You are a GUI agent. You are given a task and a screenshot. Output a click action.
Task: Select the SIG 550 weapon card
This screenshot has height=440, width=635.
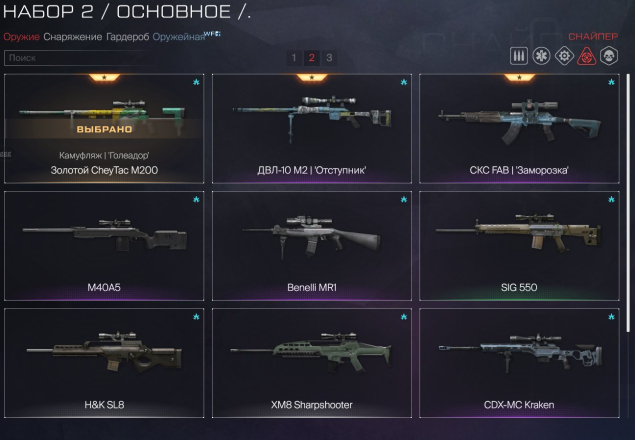coord(519,245)
